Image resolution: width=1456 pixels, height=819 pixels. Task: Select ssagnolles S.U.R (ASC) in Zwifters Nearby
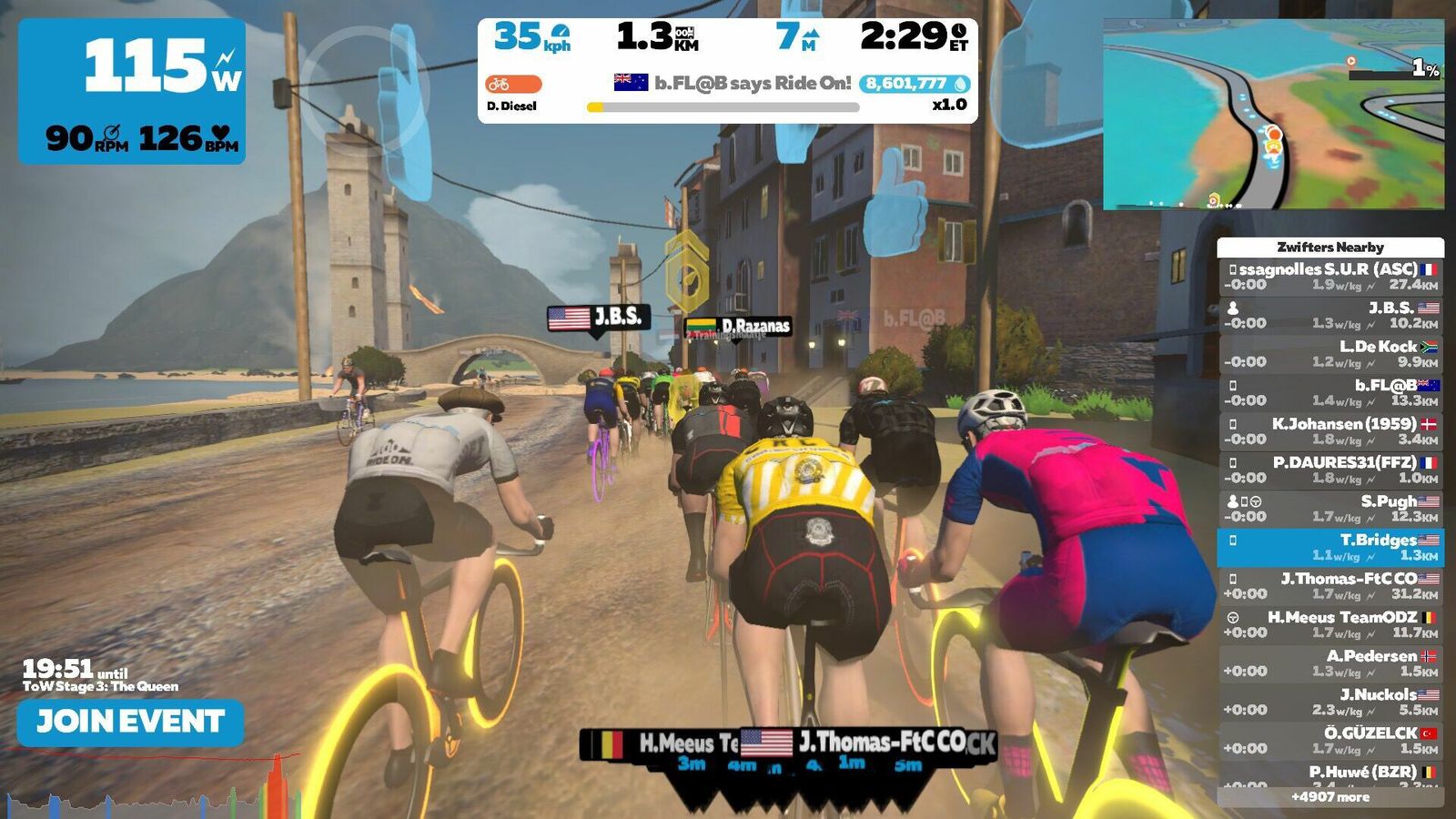(1330, 277)
